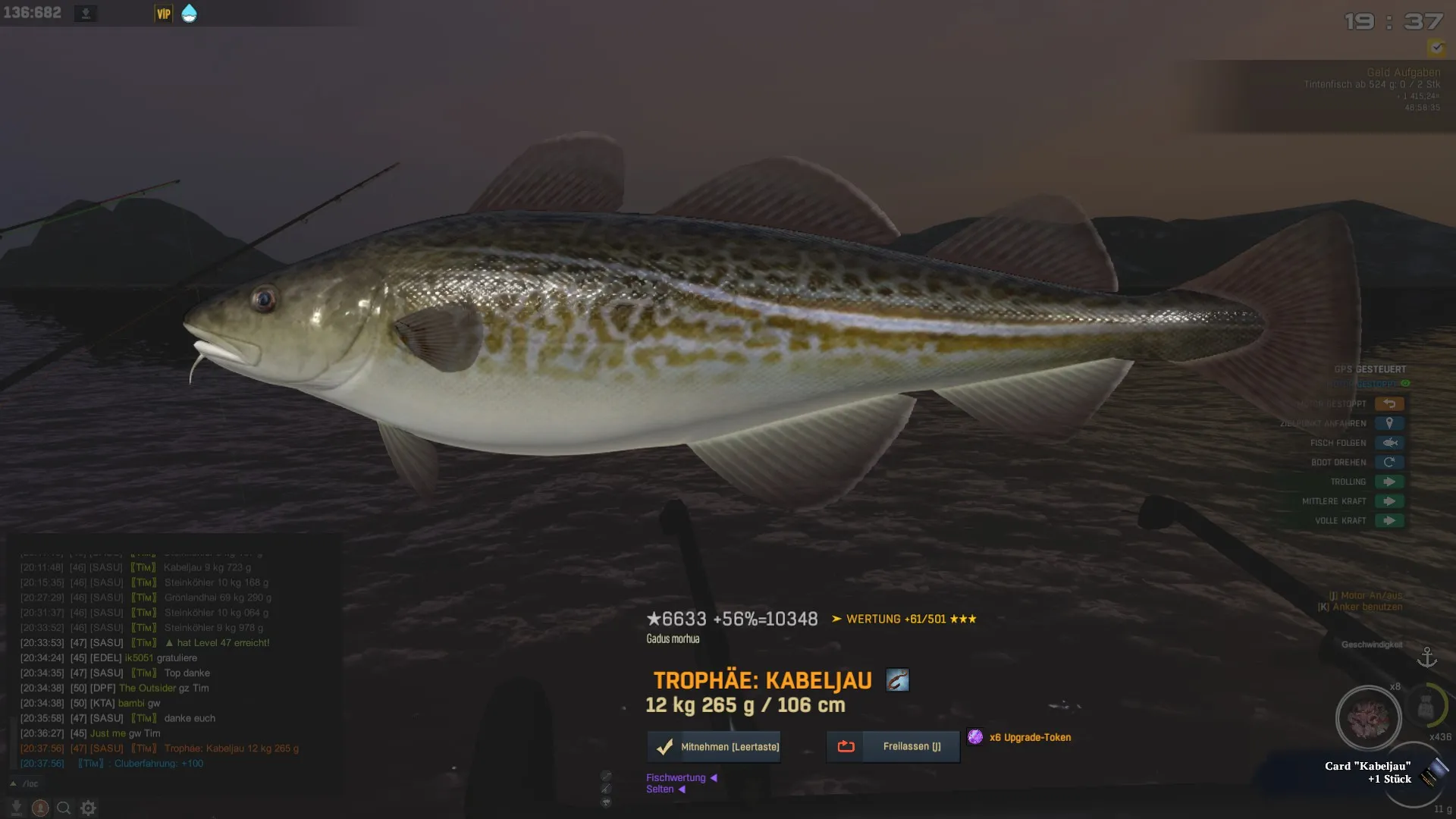Viewport: 1456px width, 819px height.
Task: Click the orange Motor Gestoppt button
Action: [x=1389, y=404]
